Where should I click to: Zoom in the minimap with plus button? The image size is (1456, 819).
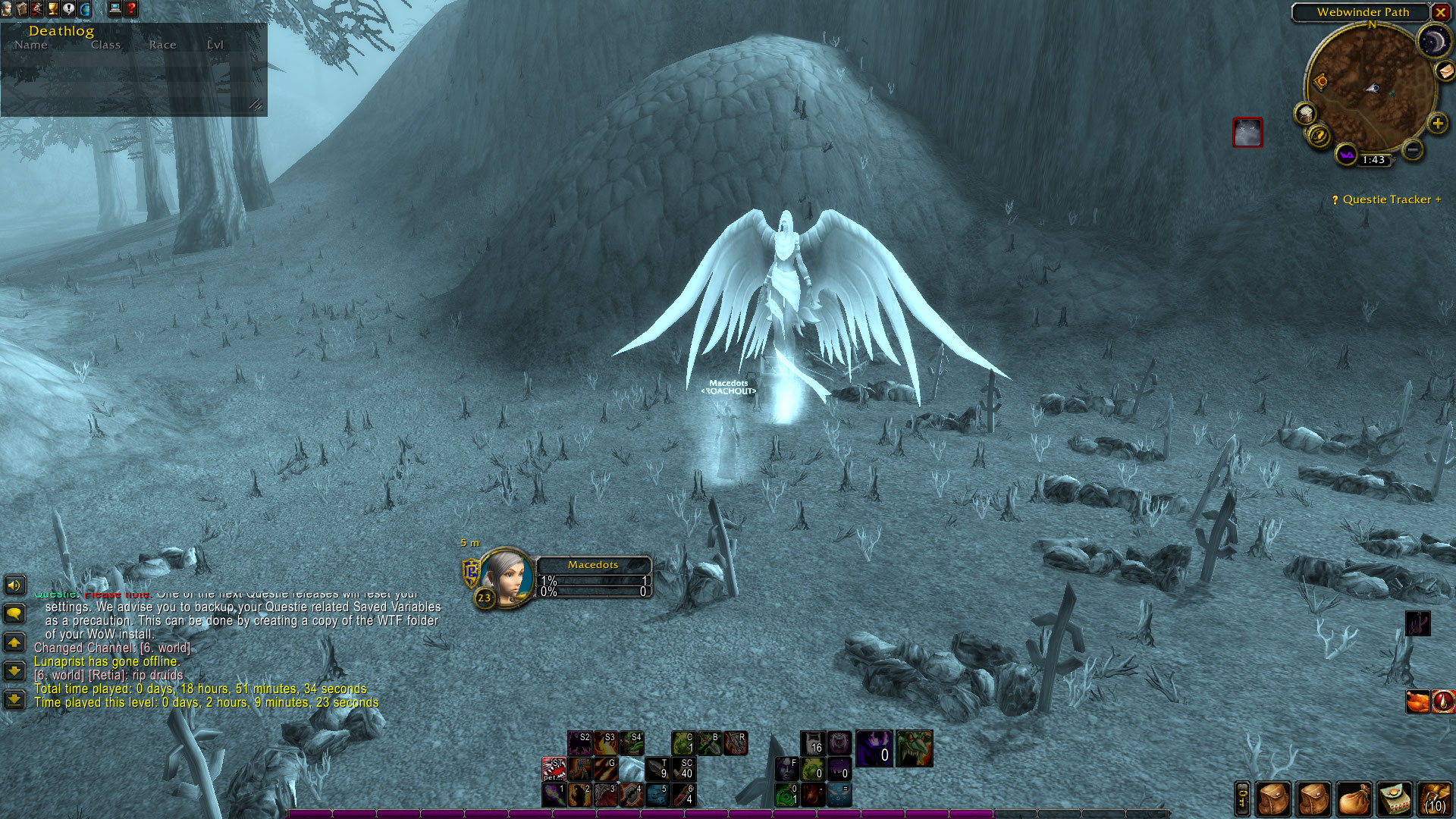(1437, 123)
